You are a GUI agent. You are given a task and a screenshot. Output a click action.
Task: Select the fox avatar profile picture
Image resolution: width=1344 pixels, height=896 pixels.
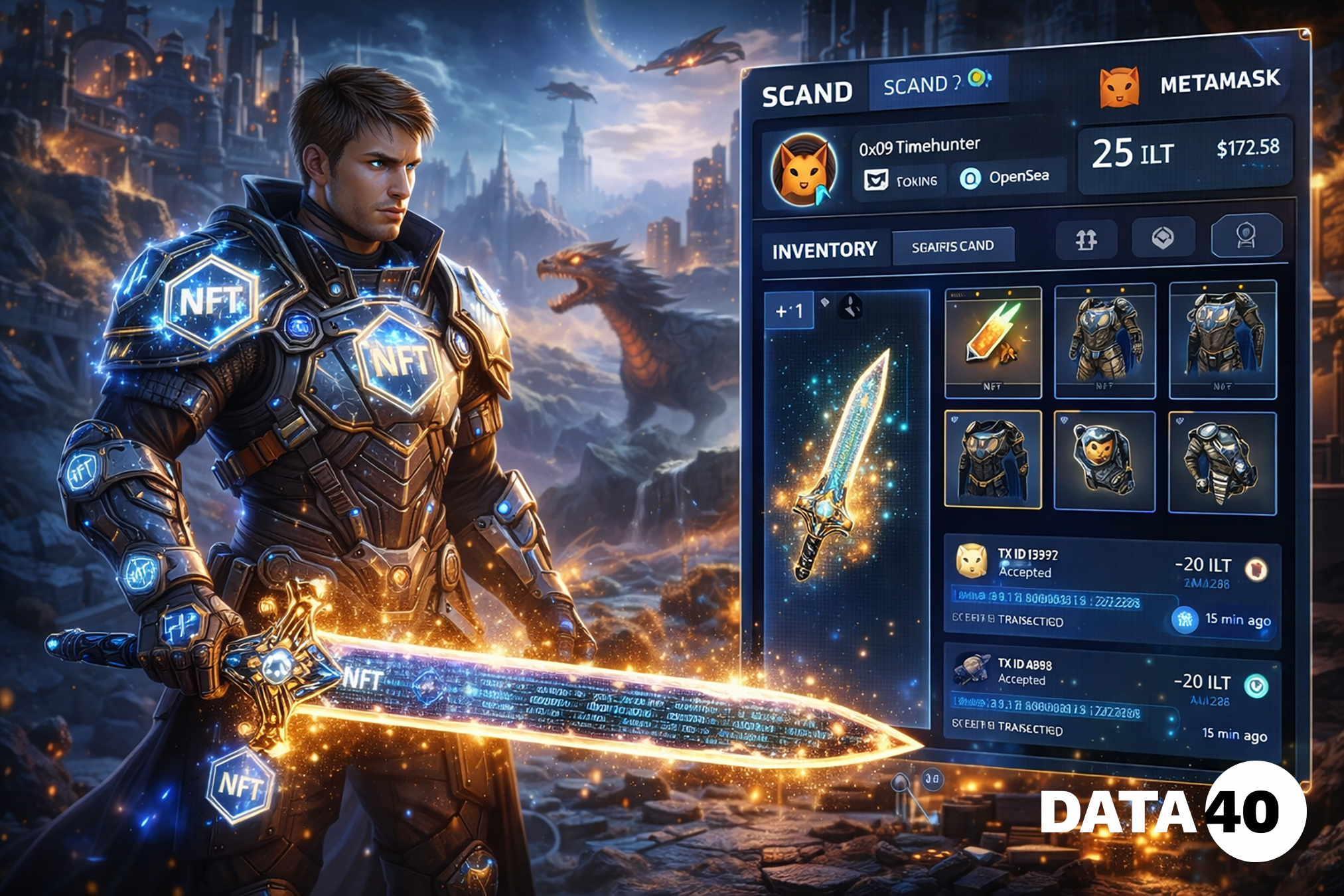pyautogui.click(x=804, y=171)
